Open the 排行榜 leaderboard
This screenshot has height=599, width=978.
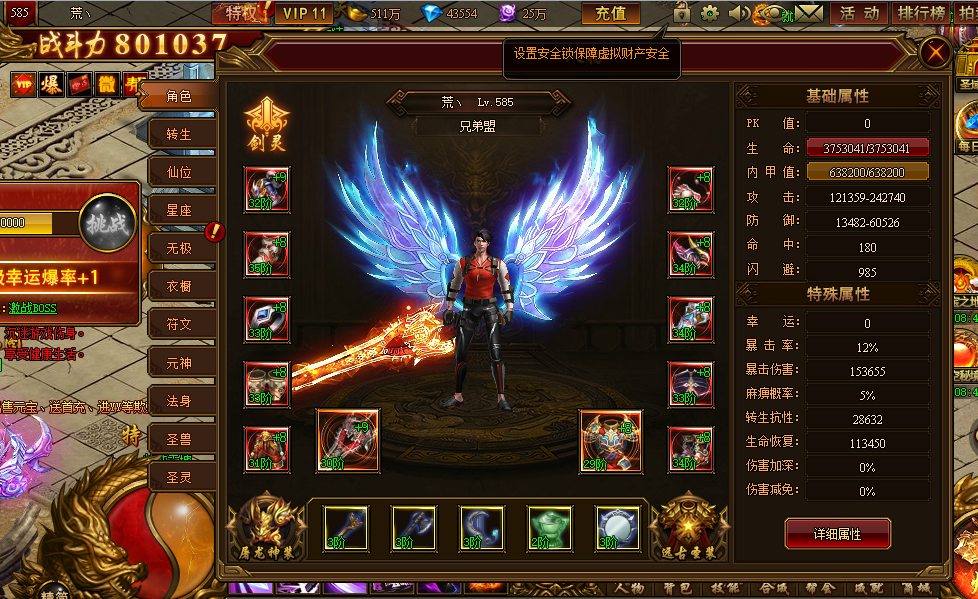click(920, 14)
